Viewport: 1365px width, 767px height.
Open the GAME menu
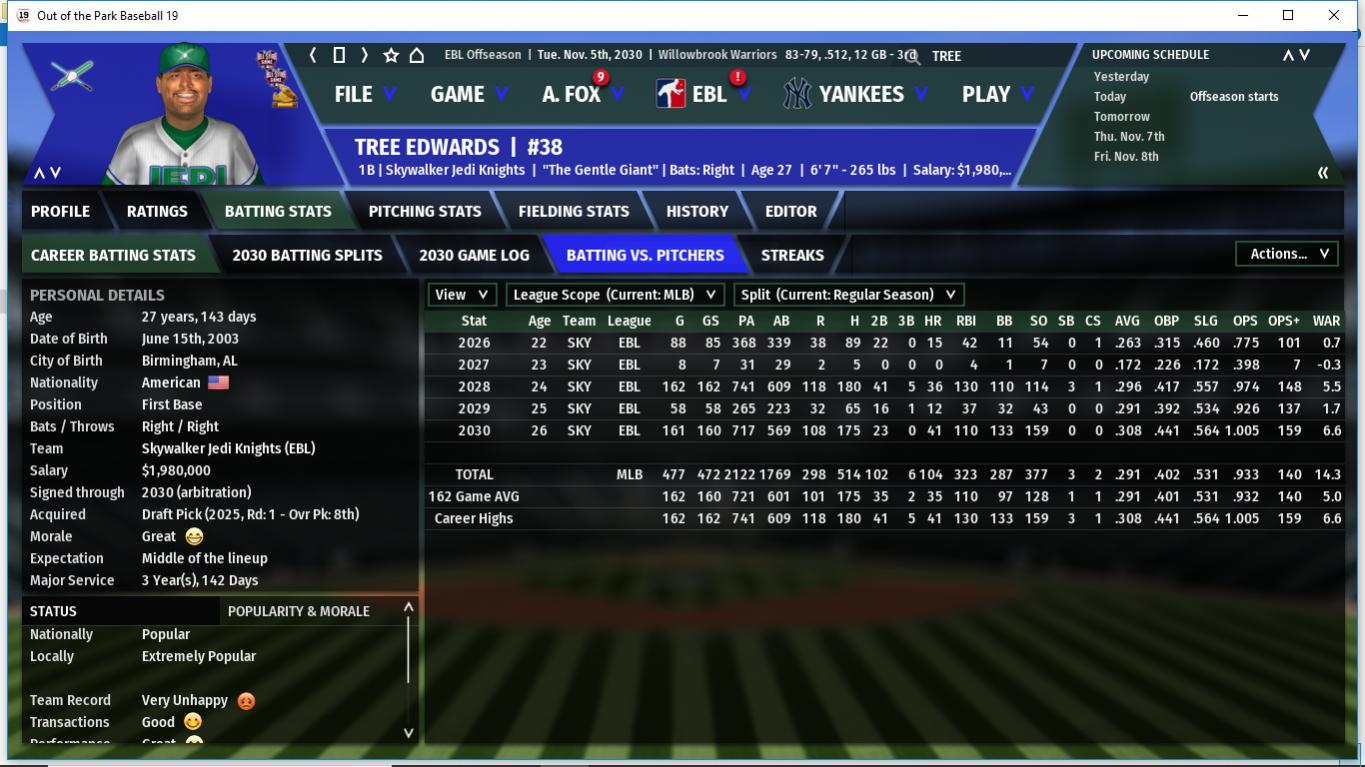(468, 94)
